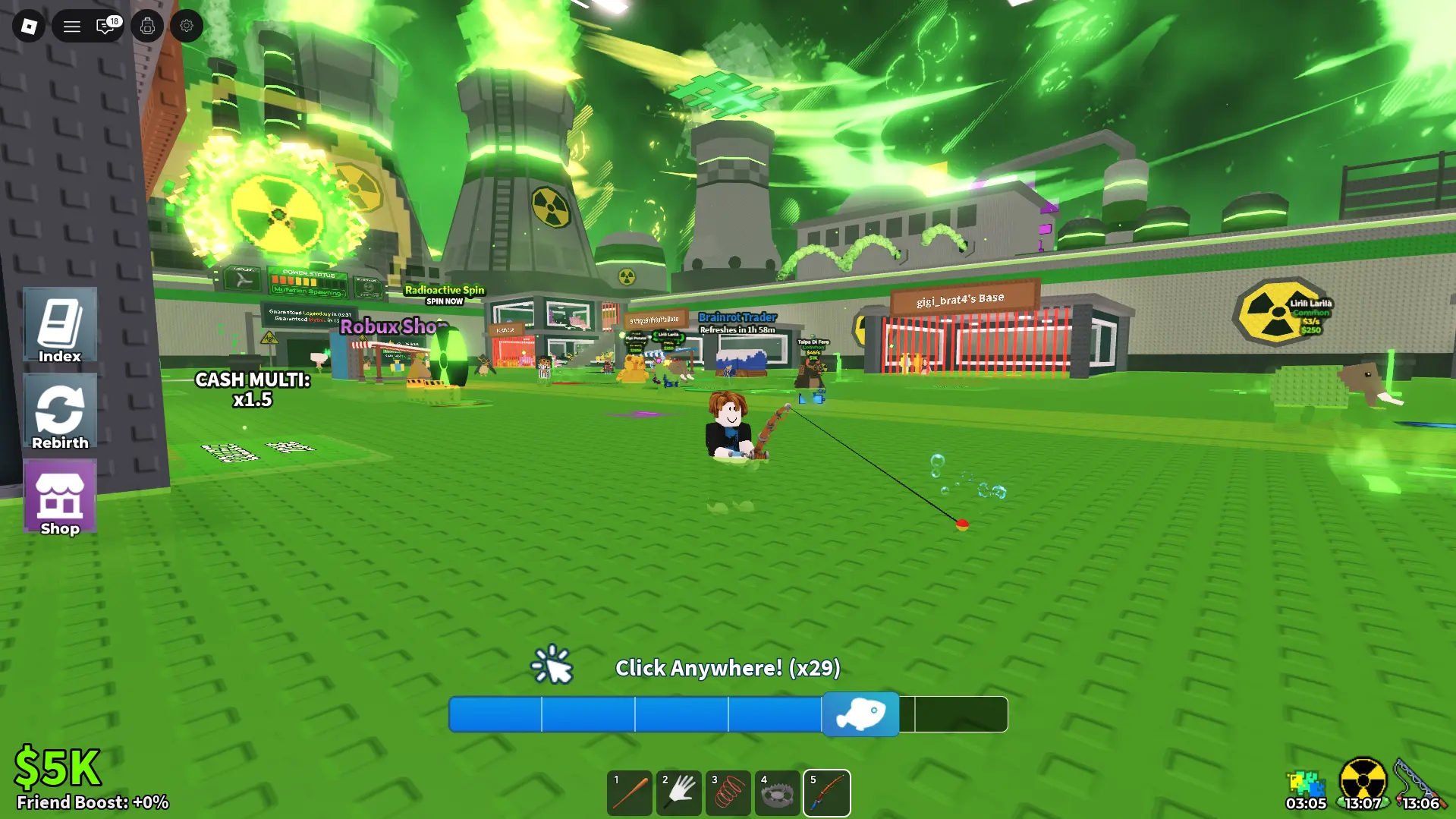1456x819 pixels.
Task: Select the spring item in slot 3
Action: (728, 792)
